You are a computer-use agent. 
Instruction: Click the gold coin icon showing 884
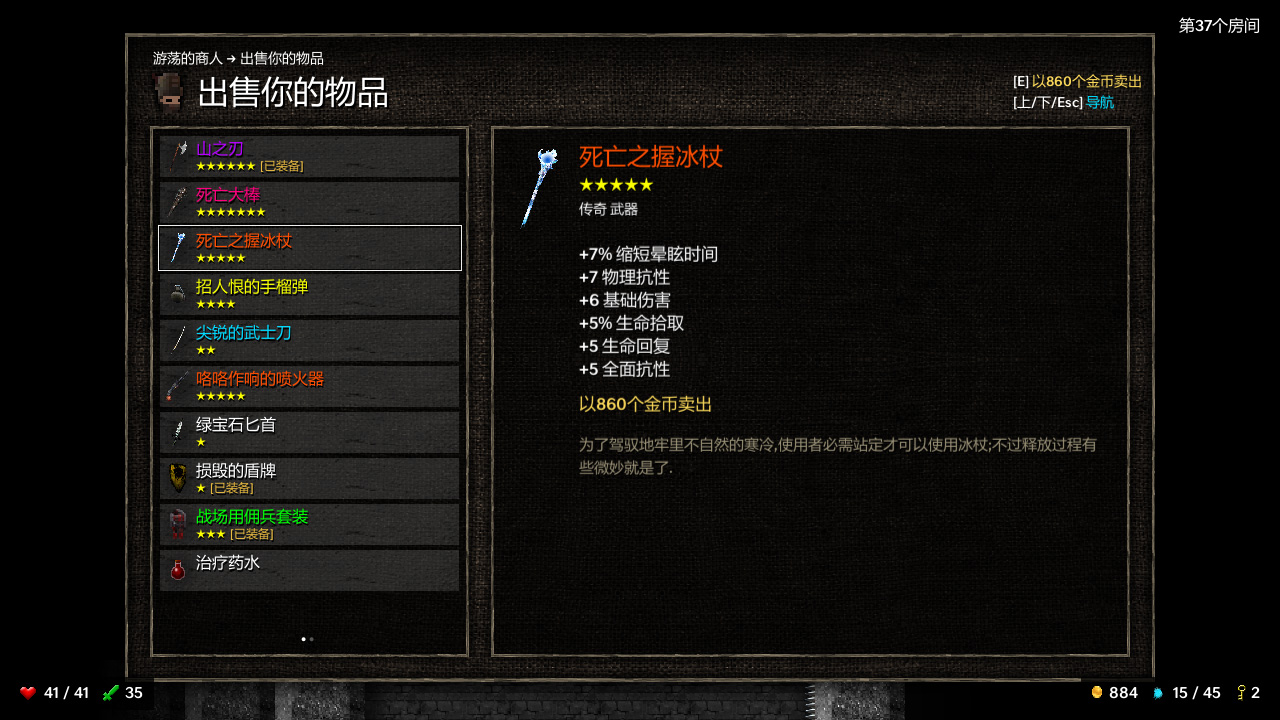pyautogui.click(x=1097, y=693)
